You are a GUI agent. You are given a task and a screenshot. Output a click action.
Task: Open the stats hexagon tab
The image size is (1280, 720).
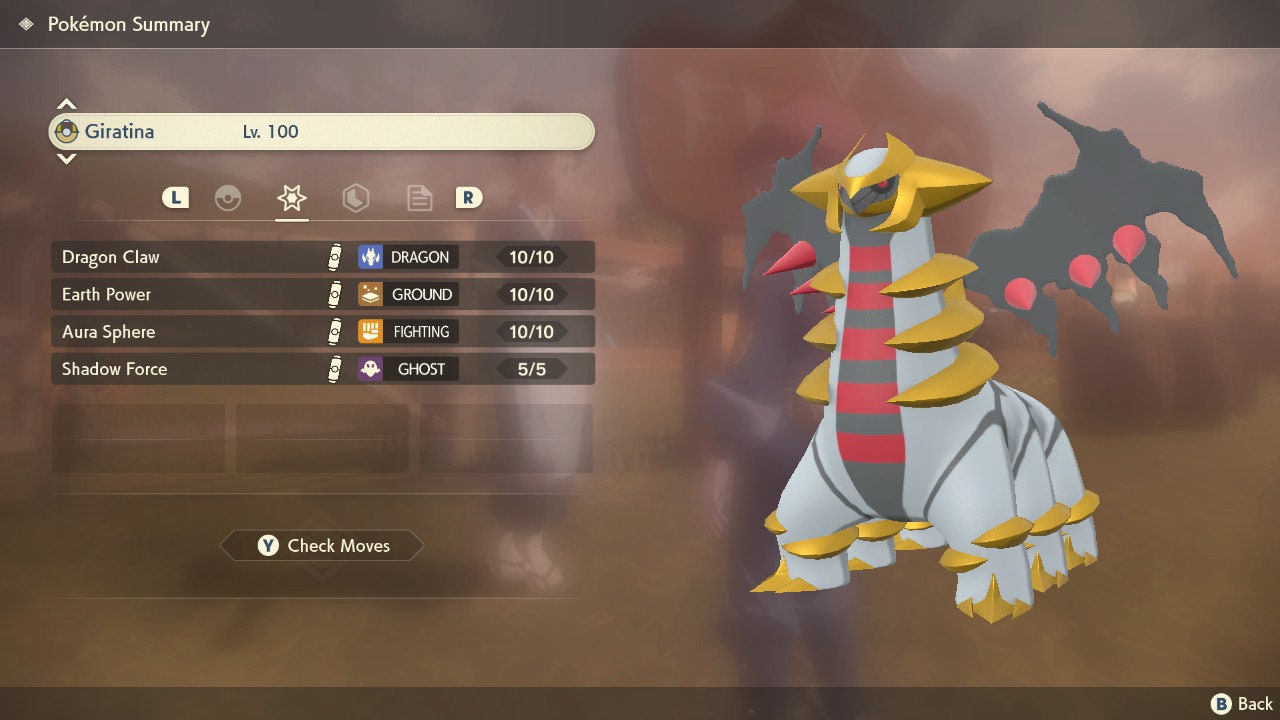pos(356,198)
